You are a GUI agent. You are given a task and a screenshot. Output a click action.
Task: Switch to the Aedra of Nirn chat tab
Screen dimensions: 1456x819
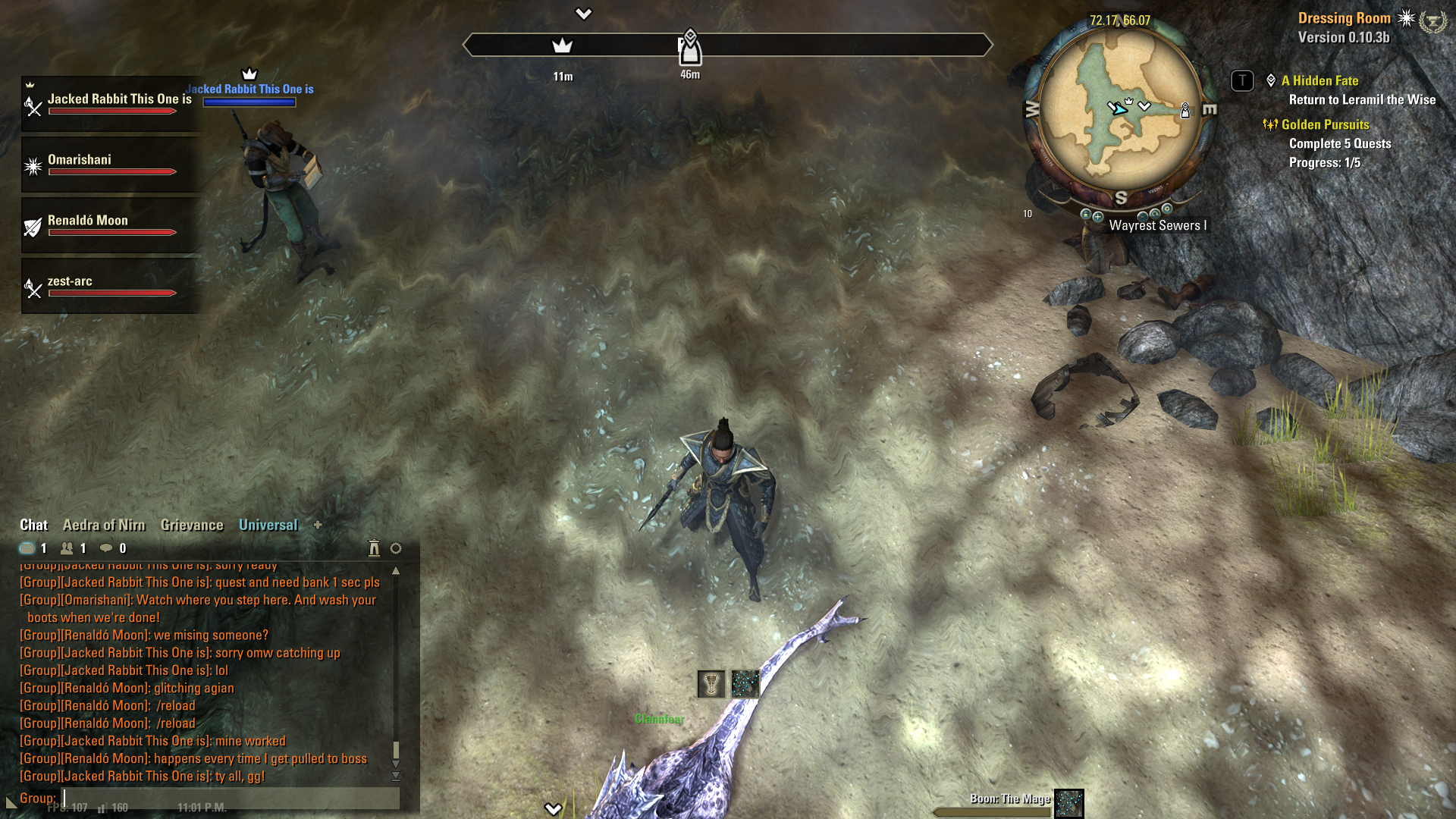point(104,525)
